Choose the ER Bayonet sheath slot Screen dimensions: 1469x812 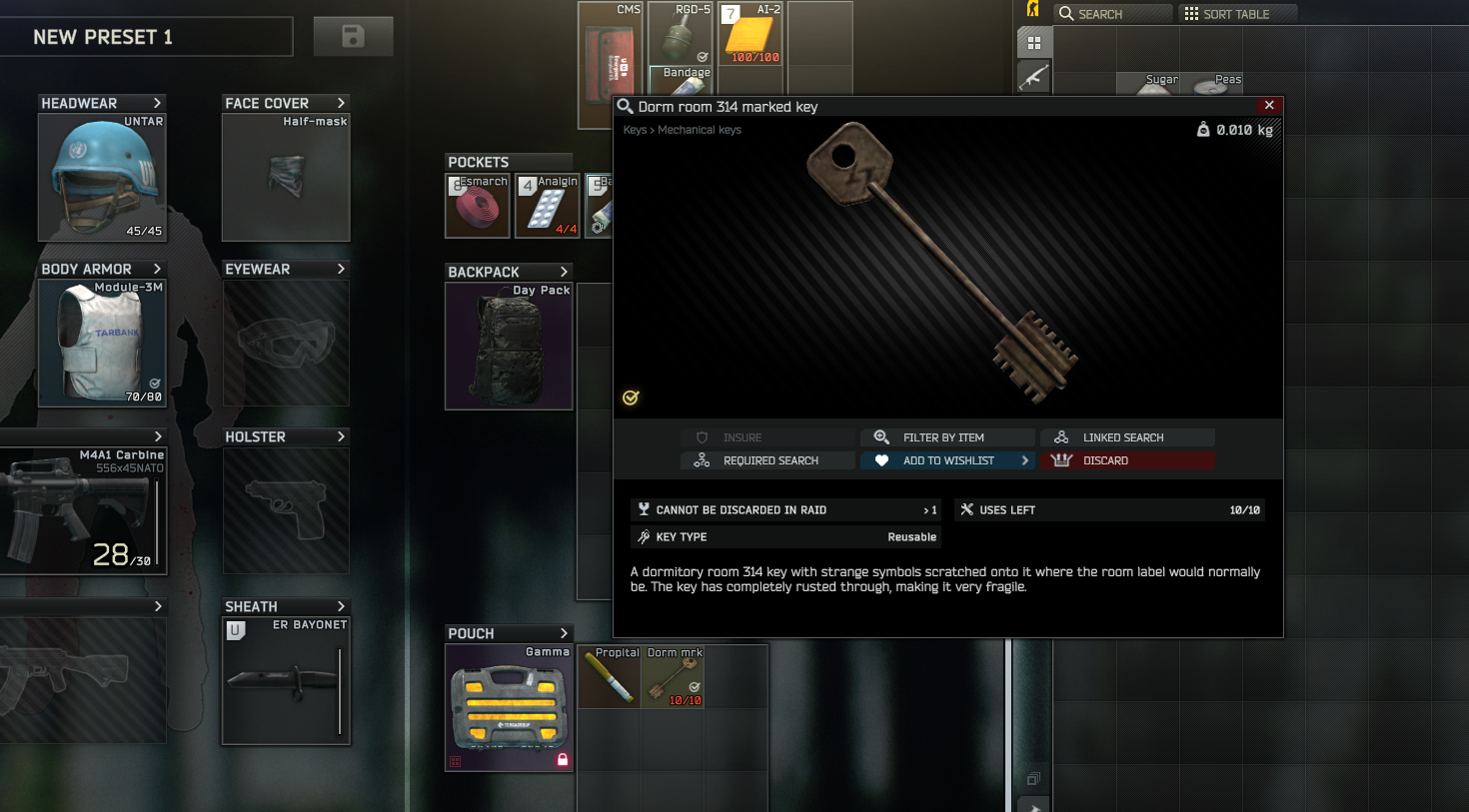286,681
